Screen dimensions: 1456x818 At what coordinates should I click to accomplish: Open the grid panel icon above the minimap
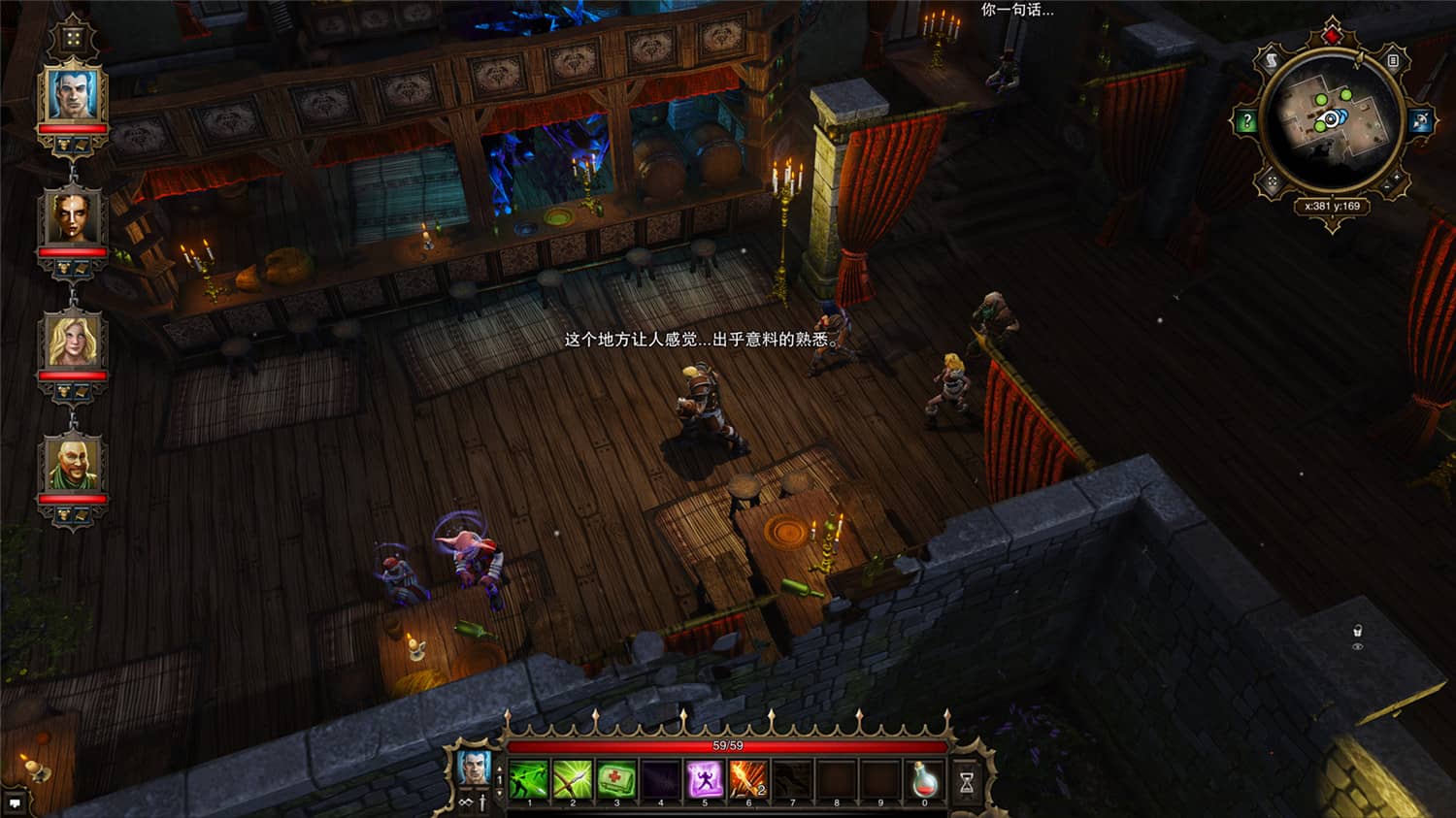(1393, 61)
